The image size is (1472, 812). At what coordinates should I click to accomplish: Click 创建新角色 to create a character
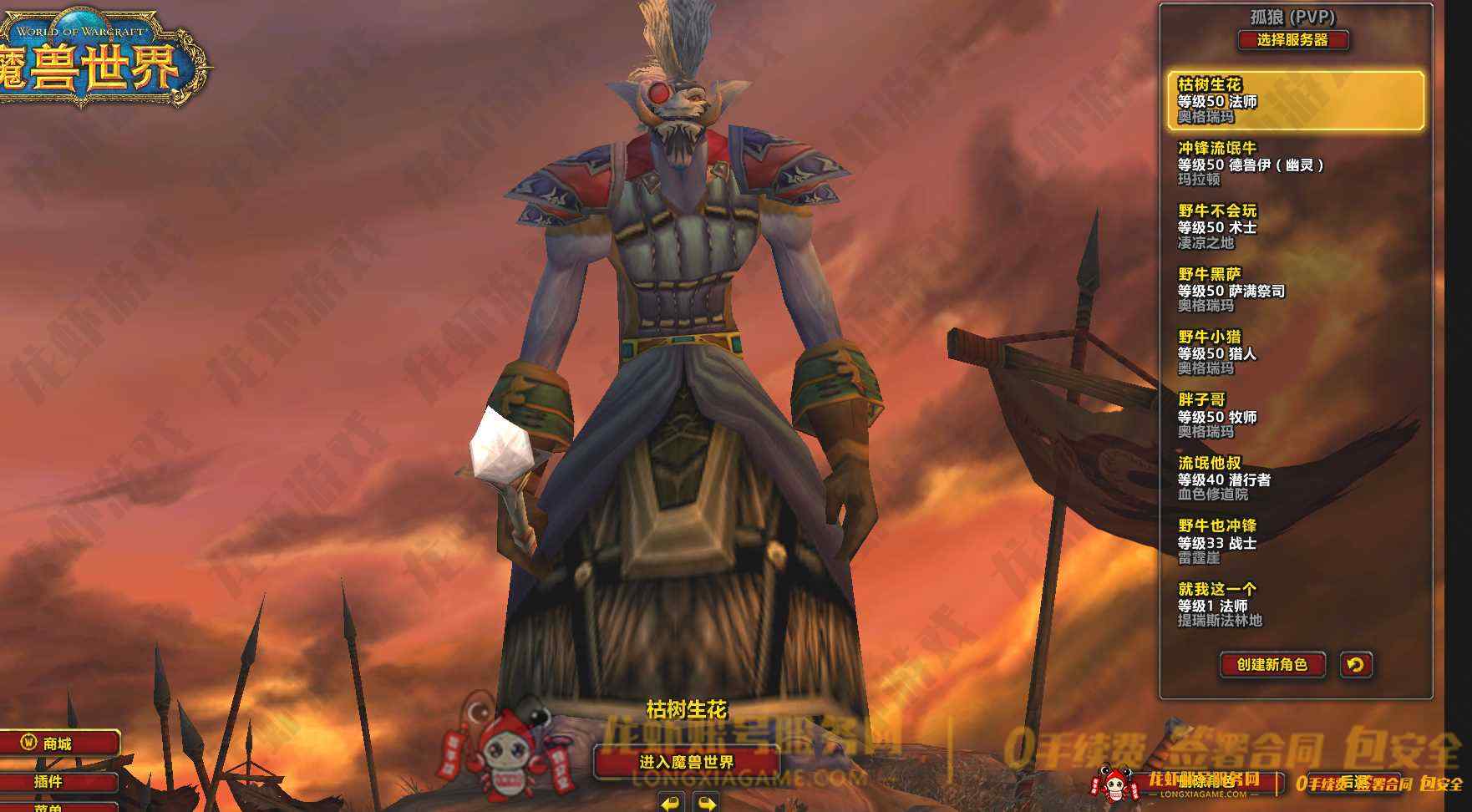tap(1272, 665)
